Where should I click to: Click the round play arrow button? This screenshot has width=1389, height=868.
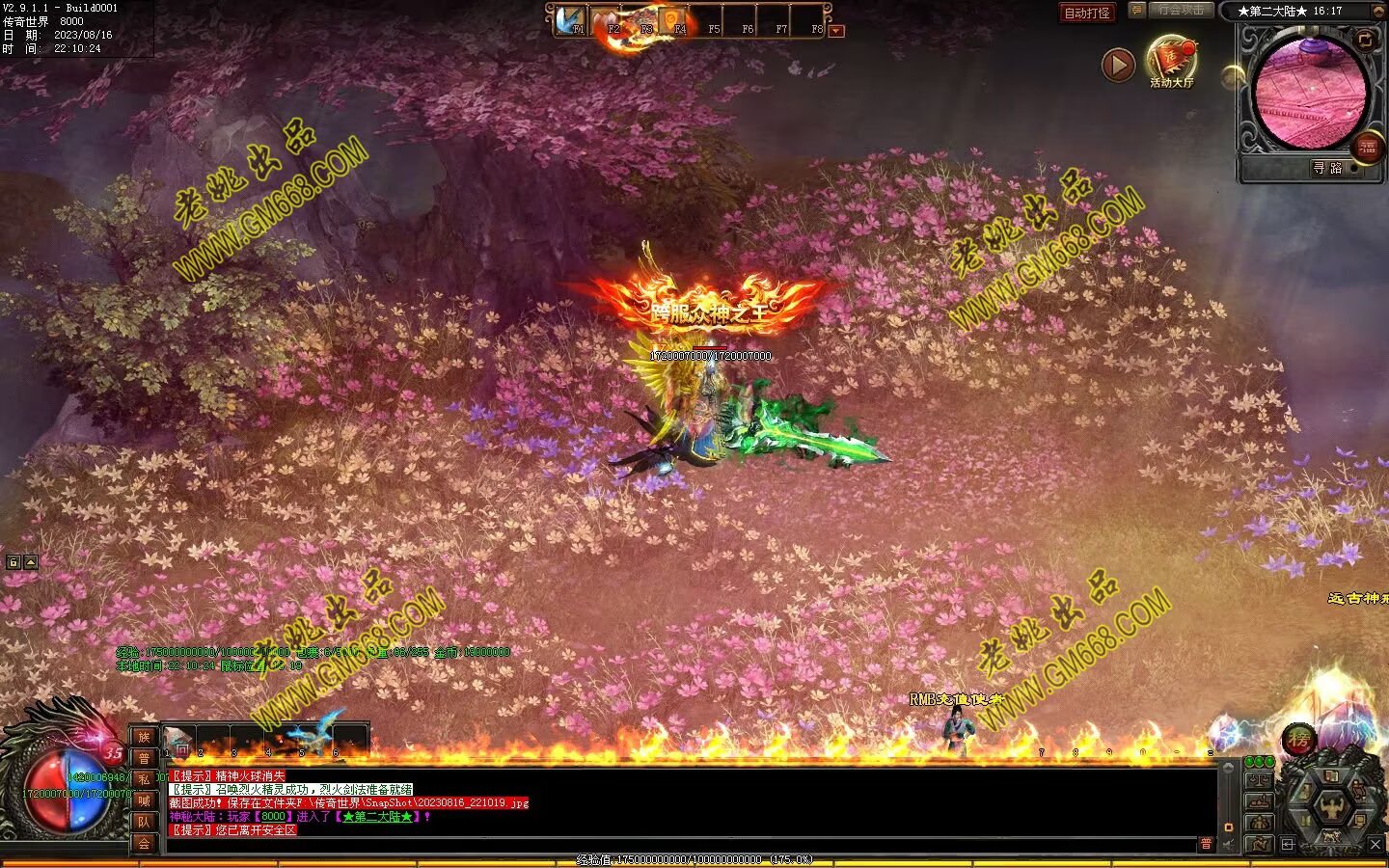coord(1118,66)
